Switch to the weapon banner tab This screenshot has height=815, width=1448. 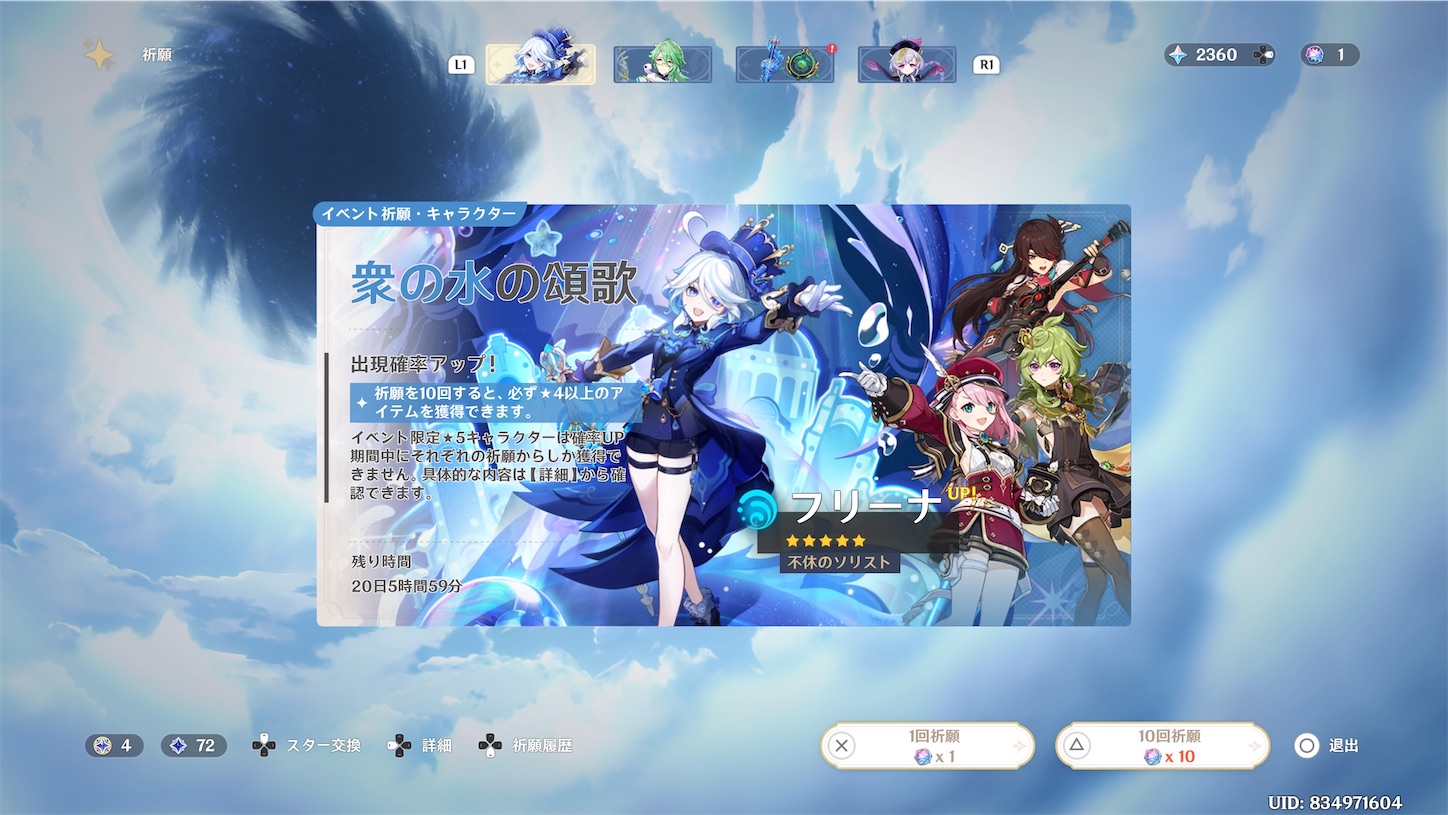[x=785, y=62]
